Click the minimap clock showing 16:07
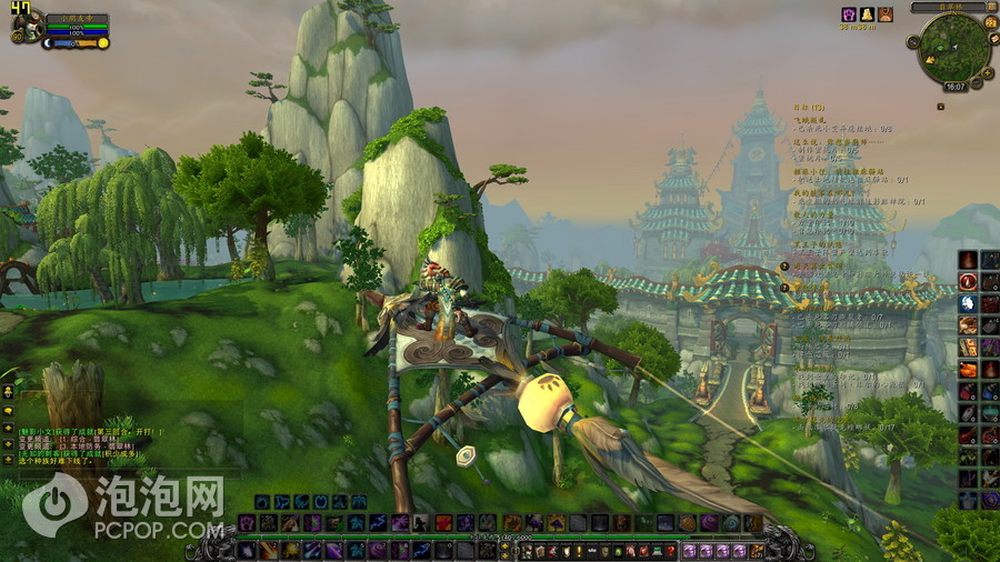Viewport: 1000px width, 562px height. 955,87
